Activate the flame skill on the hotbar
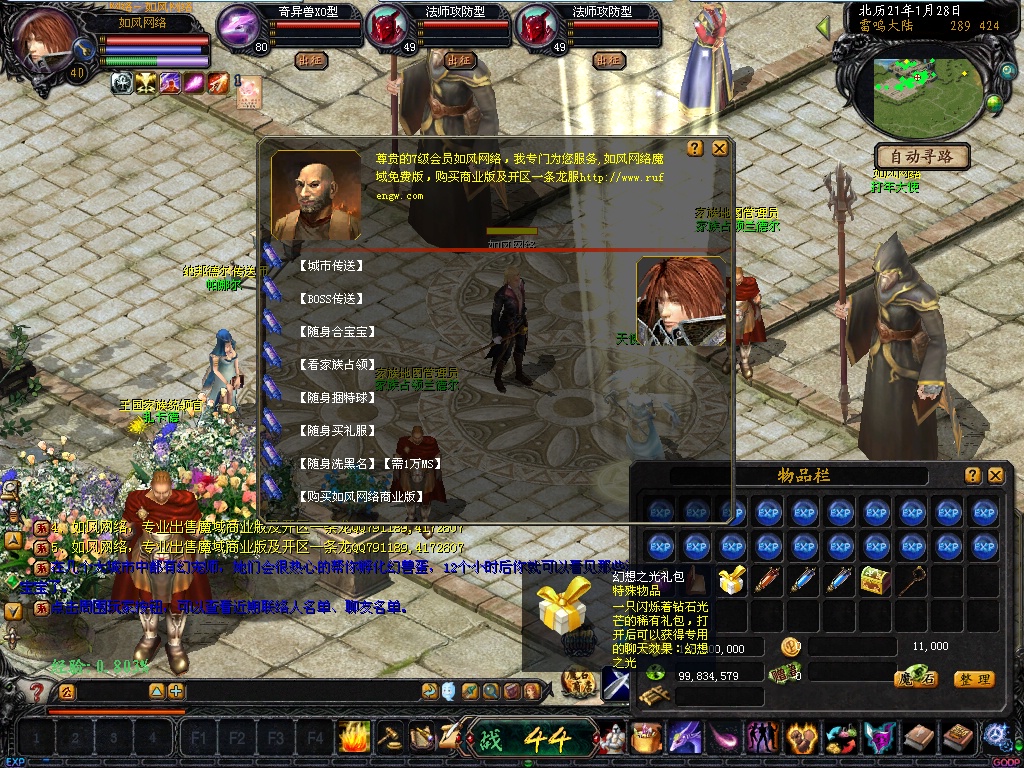The height and width of the screenshot is (768, 1024). coord(354,738)
